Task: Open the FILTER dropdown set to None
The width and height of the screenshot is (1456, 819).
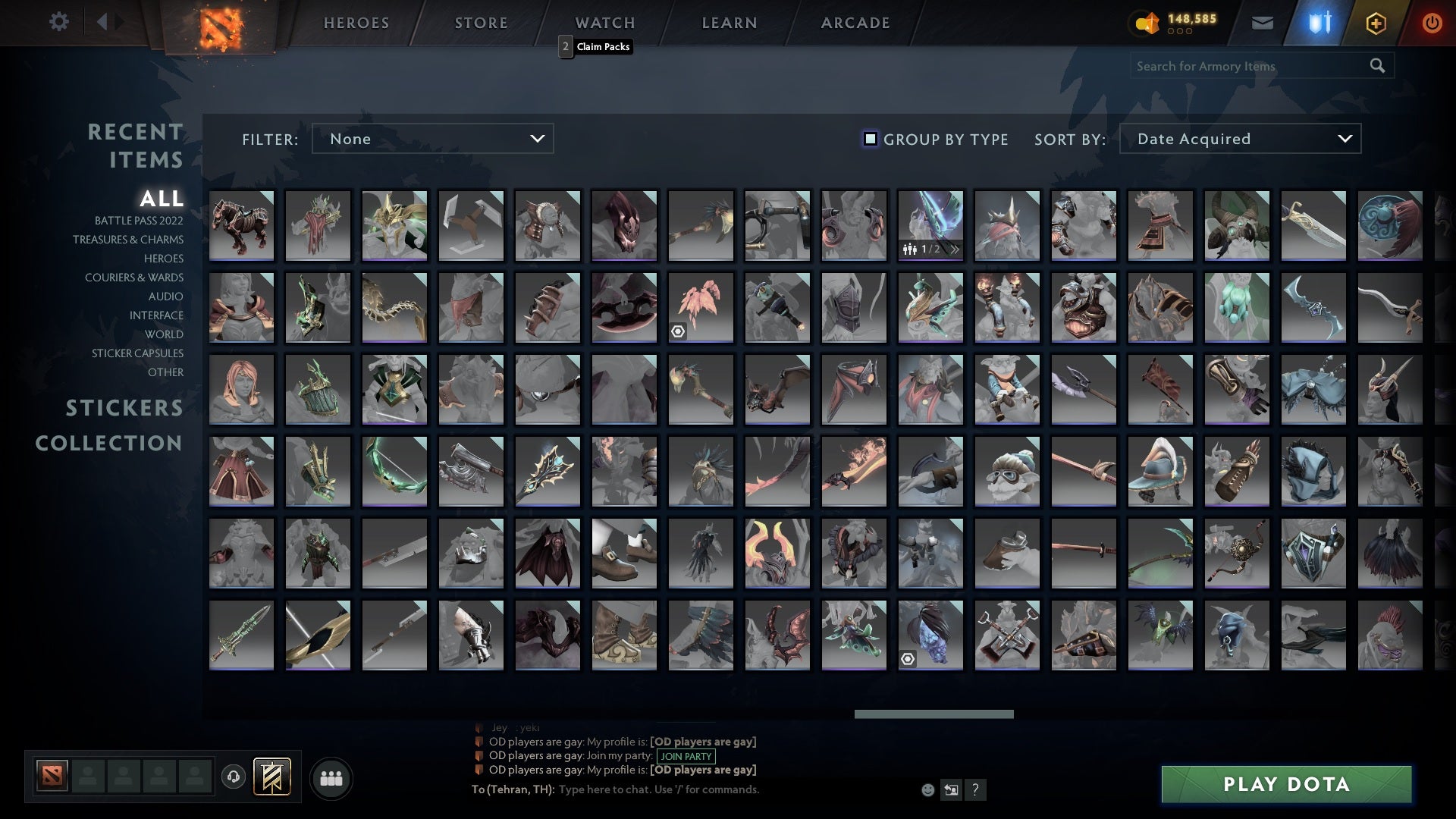Action: click(432, 139)
